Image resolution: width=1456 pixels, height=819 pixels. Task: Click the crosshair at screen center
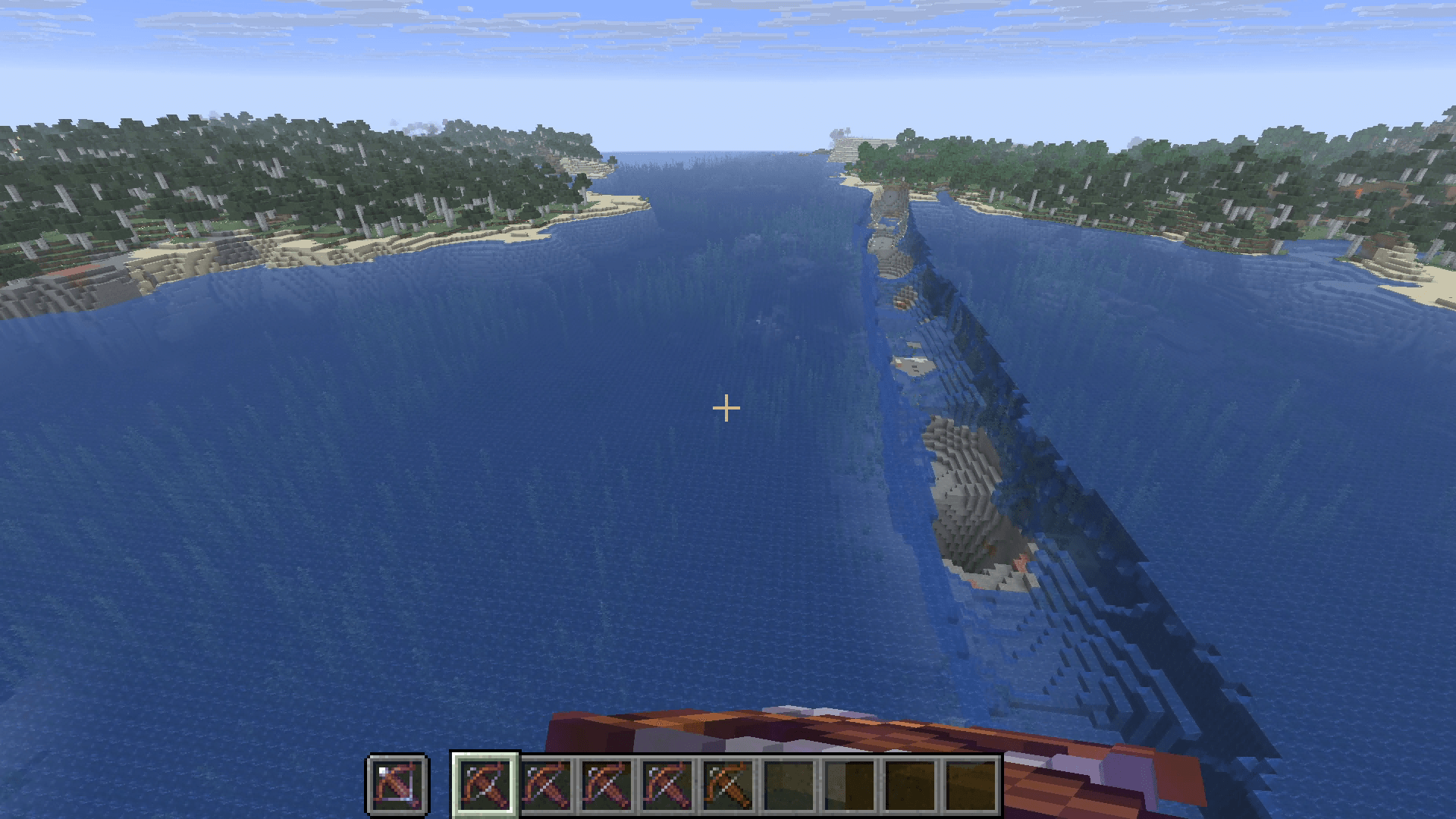[x=726, y=409]
